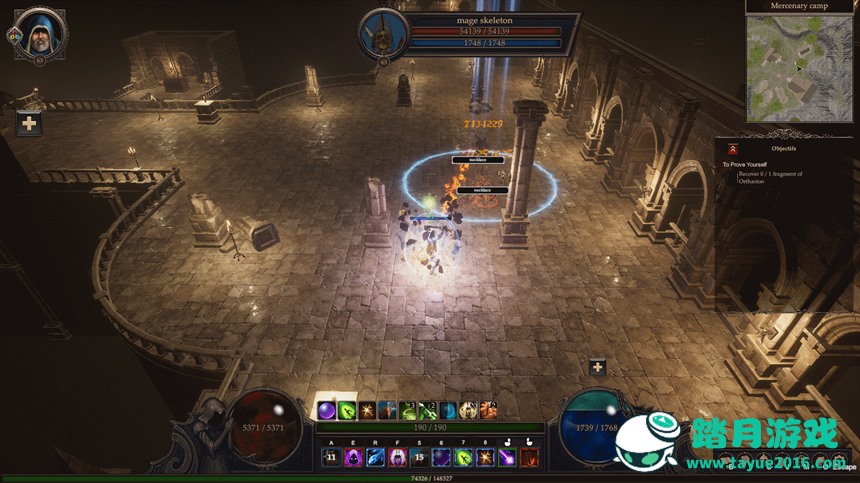Activate the green arrow skill in slot 7
The width and height of the screenshot is (860, 483).
(x=463, y=457)
